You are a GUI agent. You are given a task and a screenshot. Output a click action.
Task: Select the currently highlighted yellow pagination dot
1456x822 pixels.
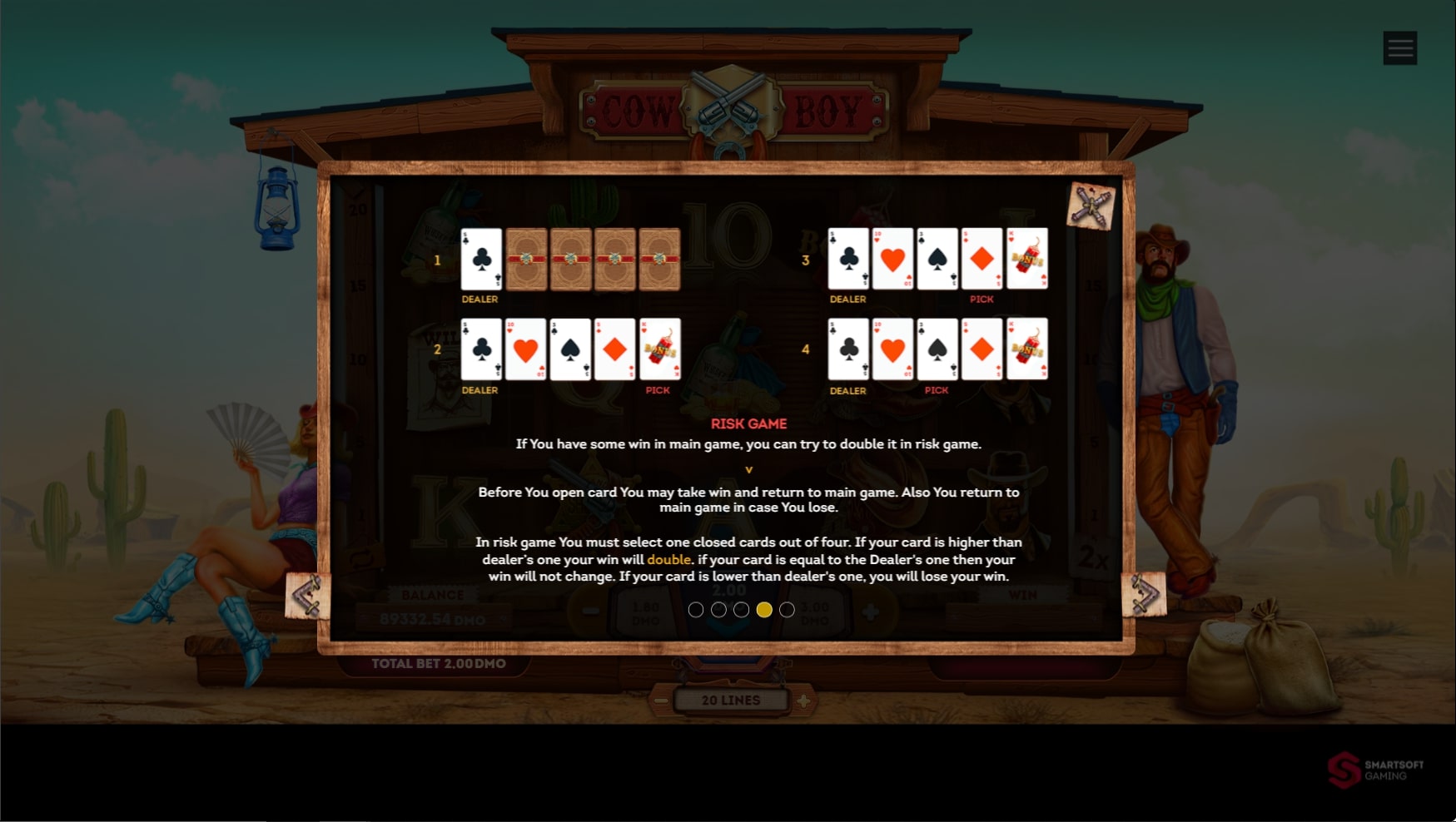coord(764,609)
